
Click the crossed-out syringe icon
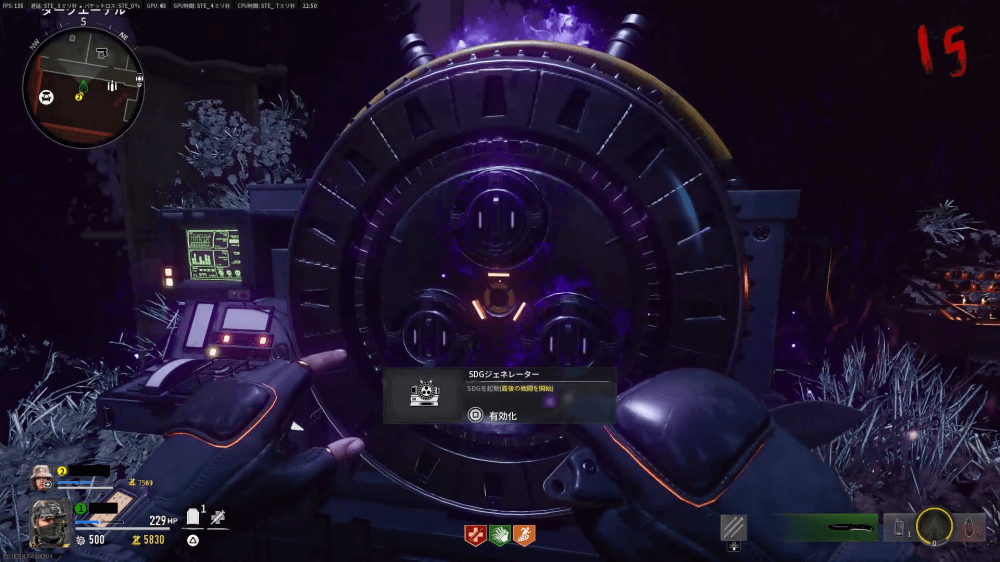pyautogui.click(x=219, y=518)
